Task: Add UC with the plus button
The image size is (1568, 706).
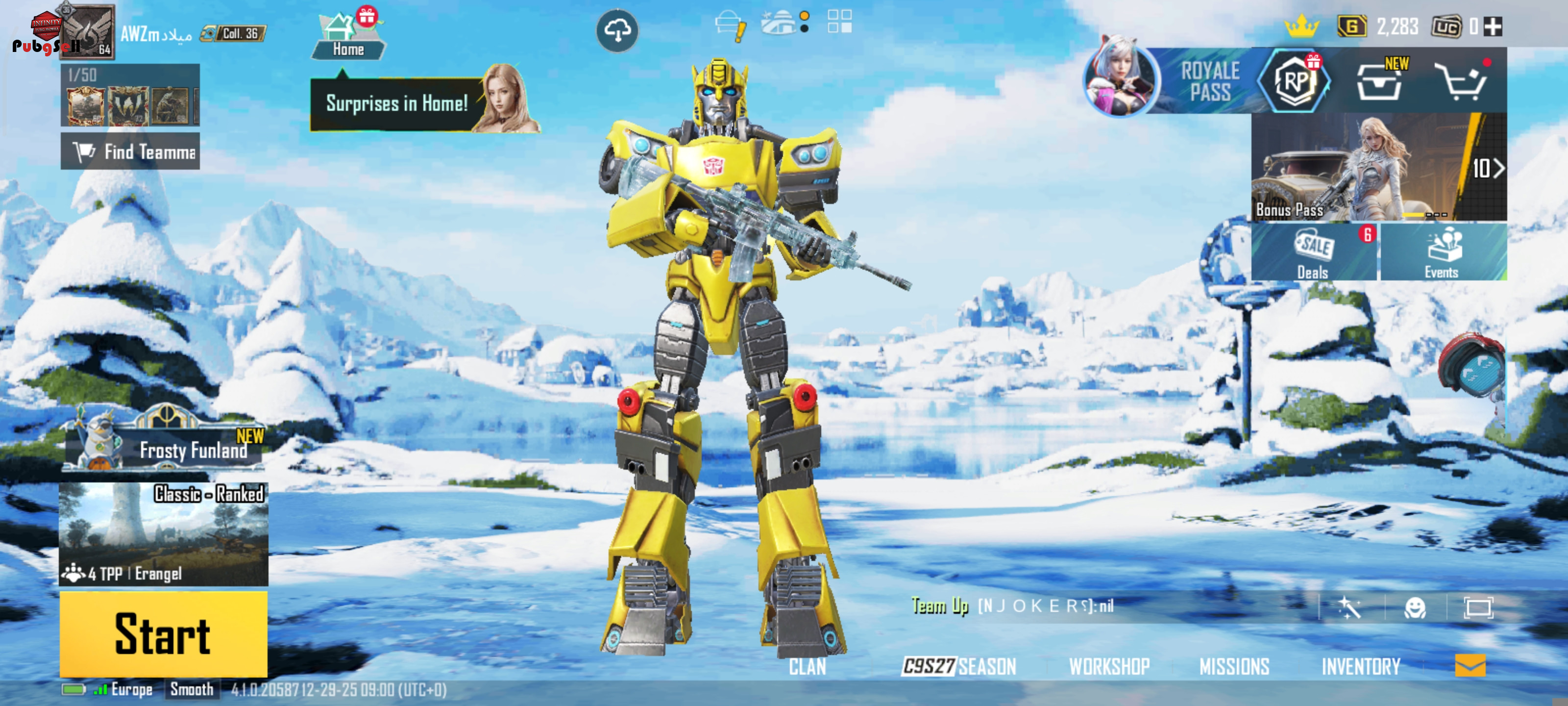Action: (x=1493, y=27)
